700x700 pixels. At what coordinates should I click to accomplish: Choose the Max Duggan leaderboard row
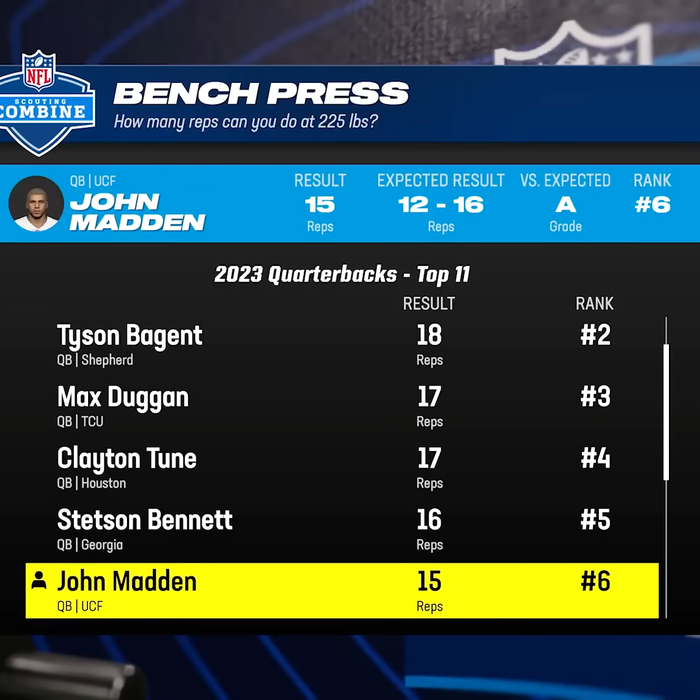pyautogui.click(x=340, y=407)
